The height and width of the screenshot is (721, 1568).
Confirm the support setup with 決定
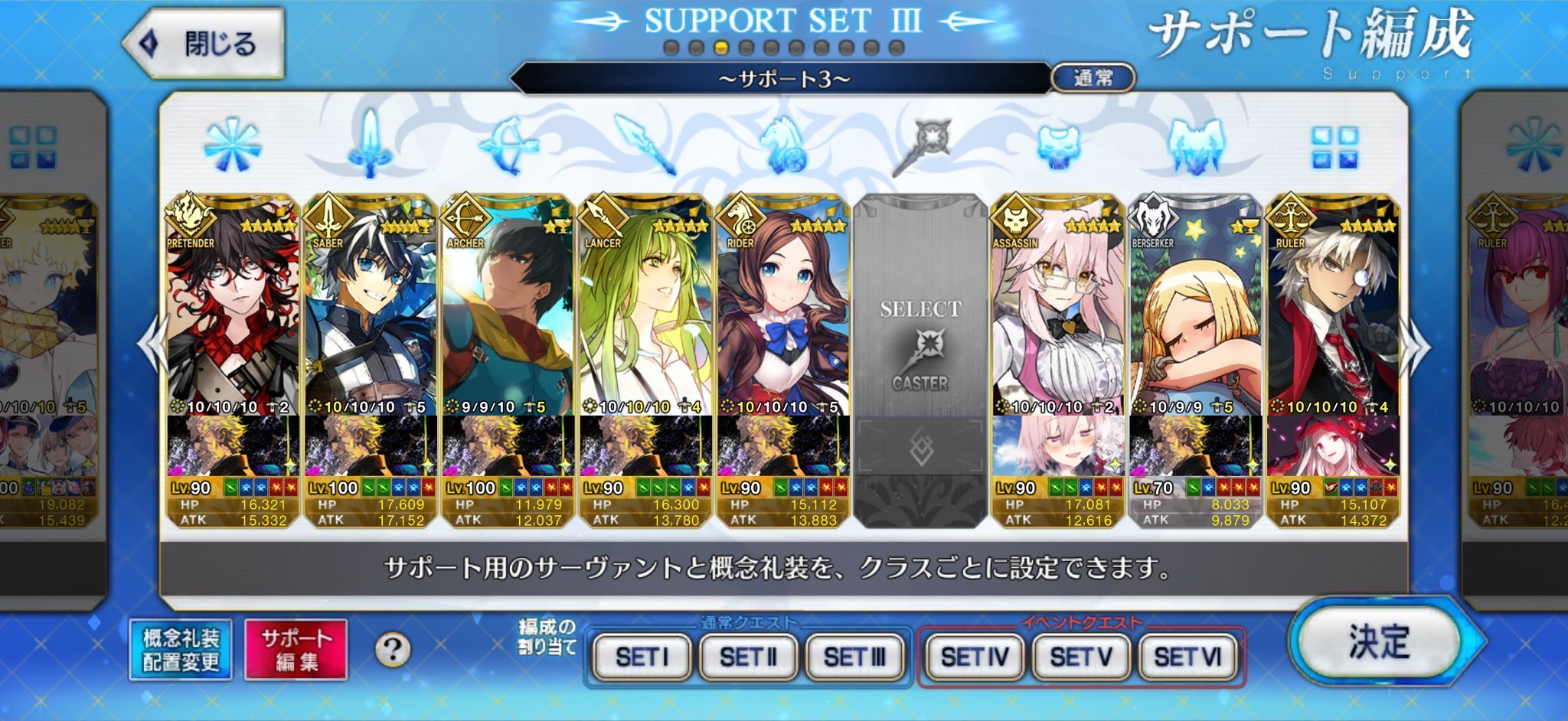1380,641
